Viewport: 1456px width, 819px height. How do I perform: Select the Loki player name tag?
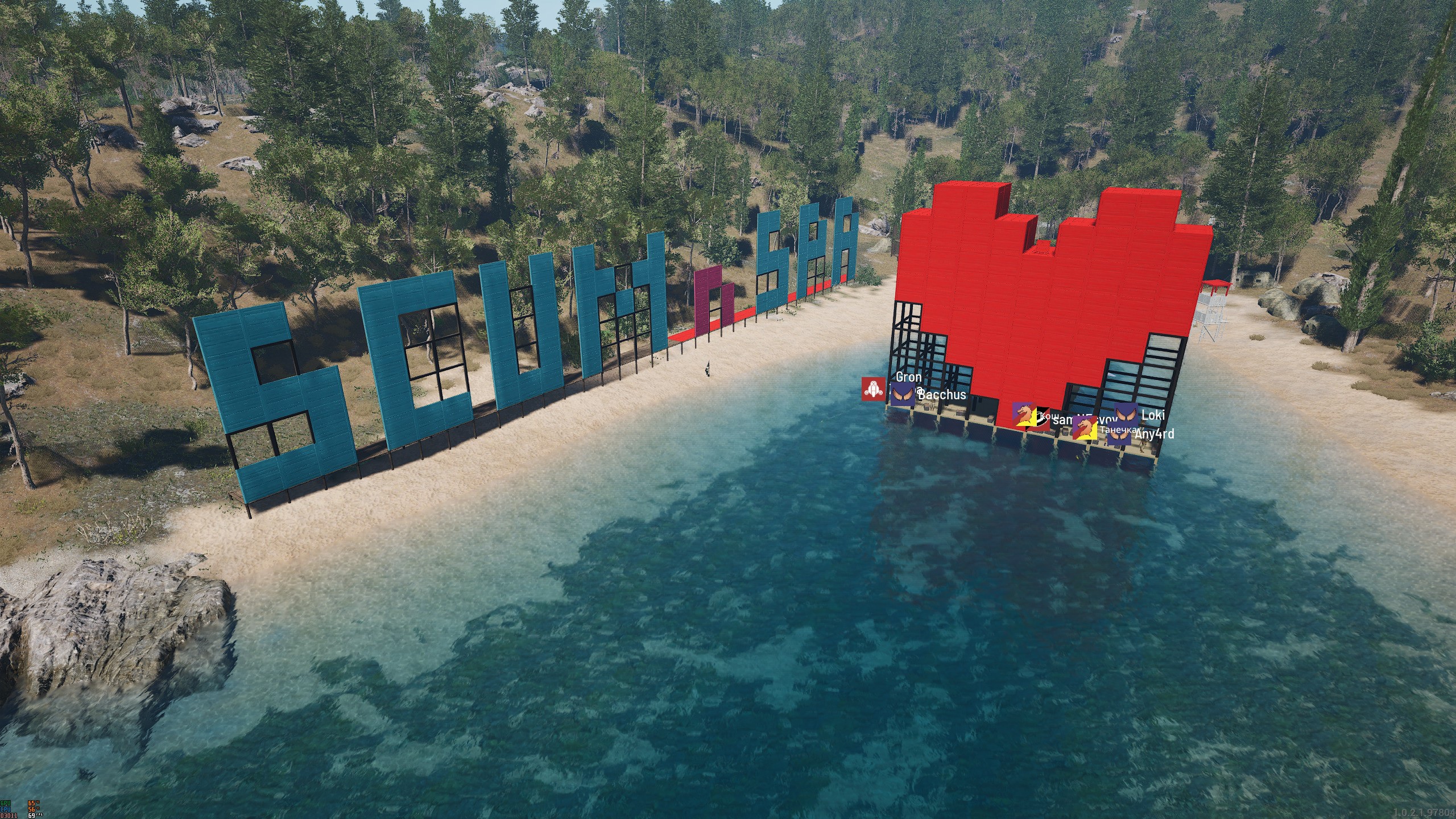[x=1153, y=415]
